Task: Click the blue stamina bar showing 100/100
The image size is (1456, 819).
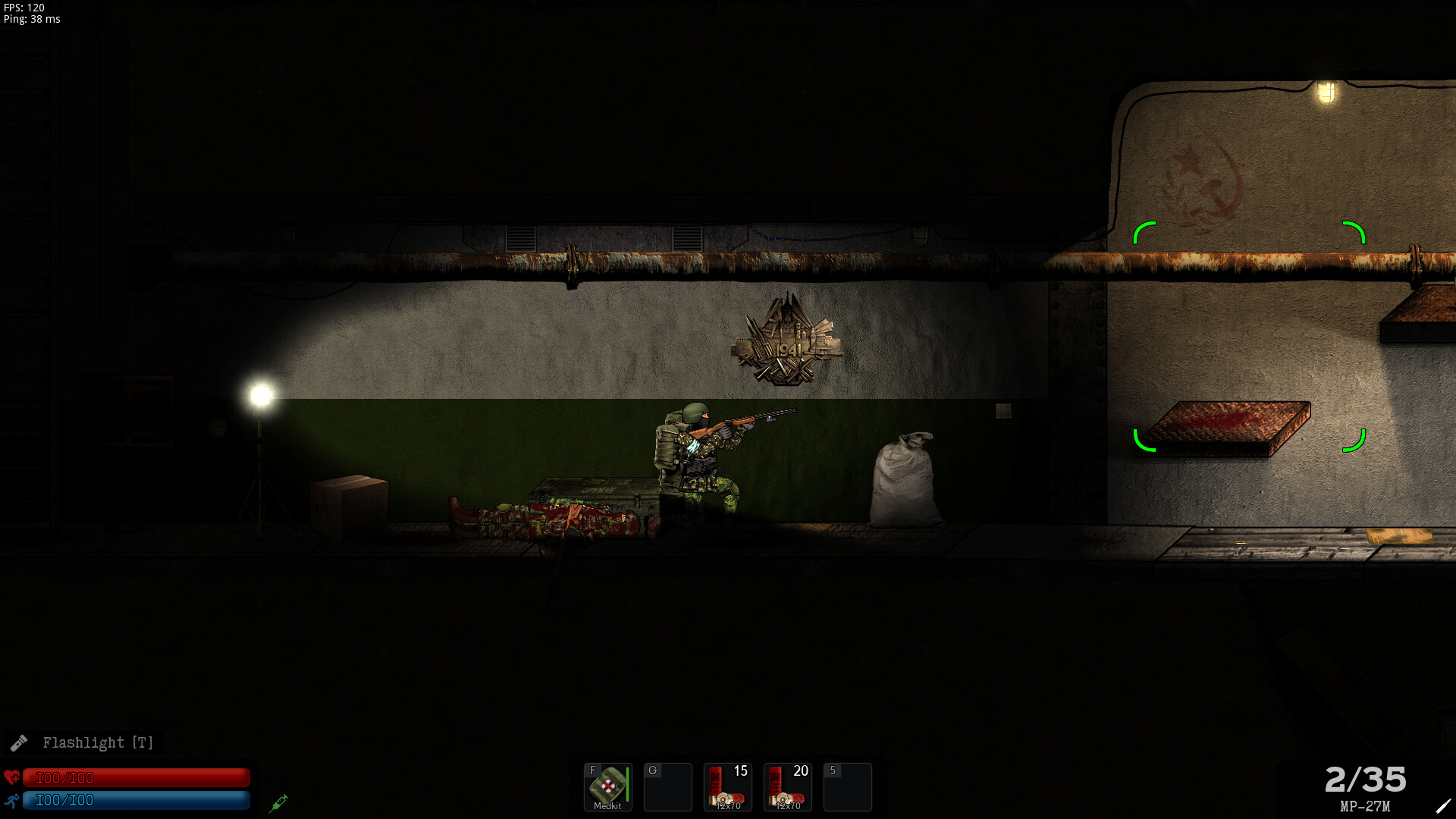Action: pos(136,800)
